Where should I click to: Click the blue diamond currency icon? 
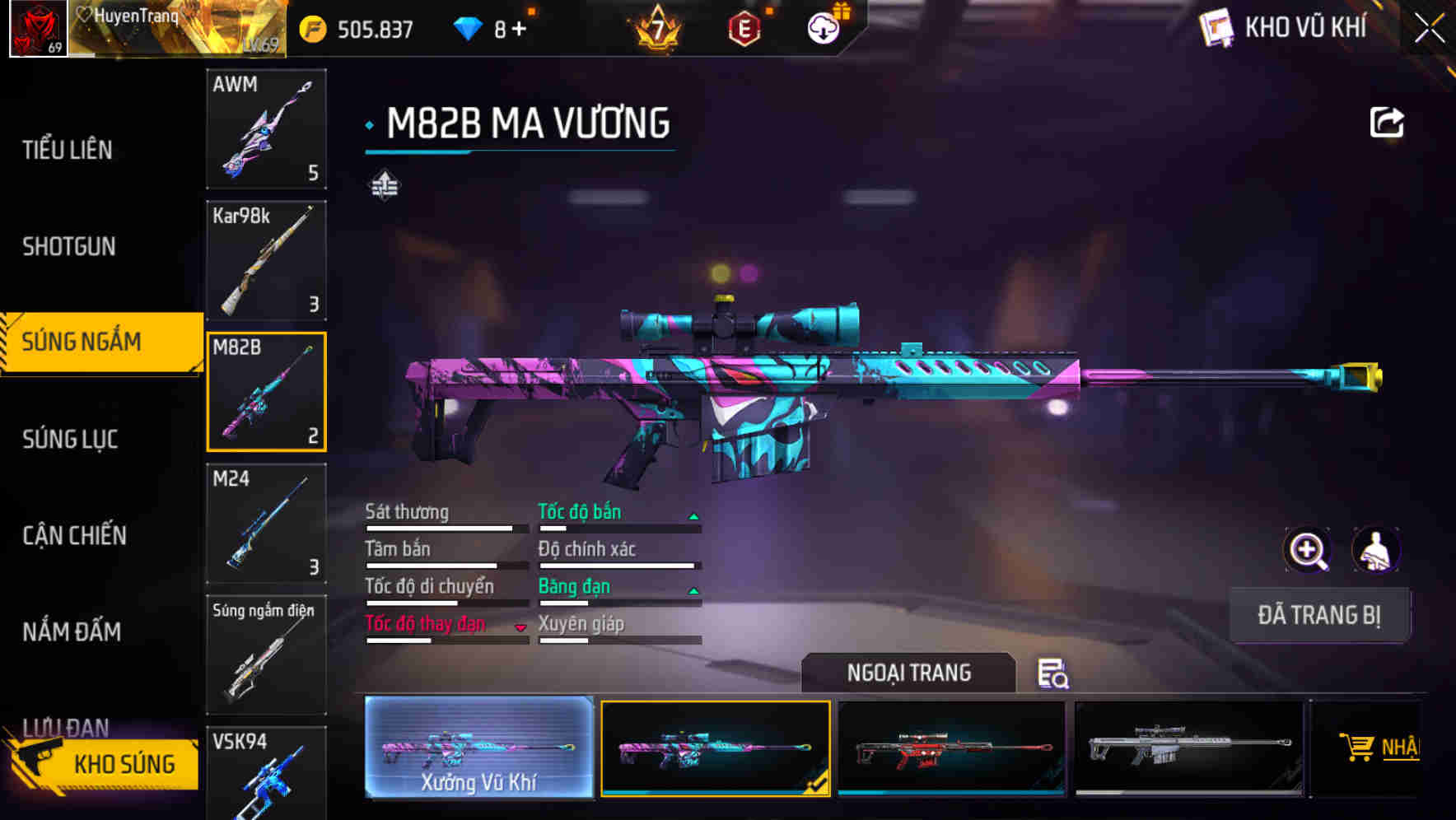click(469, 27)
